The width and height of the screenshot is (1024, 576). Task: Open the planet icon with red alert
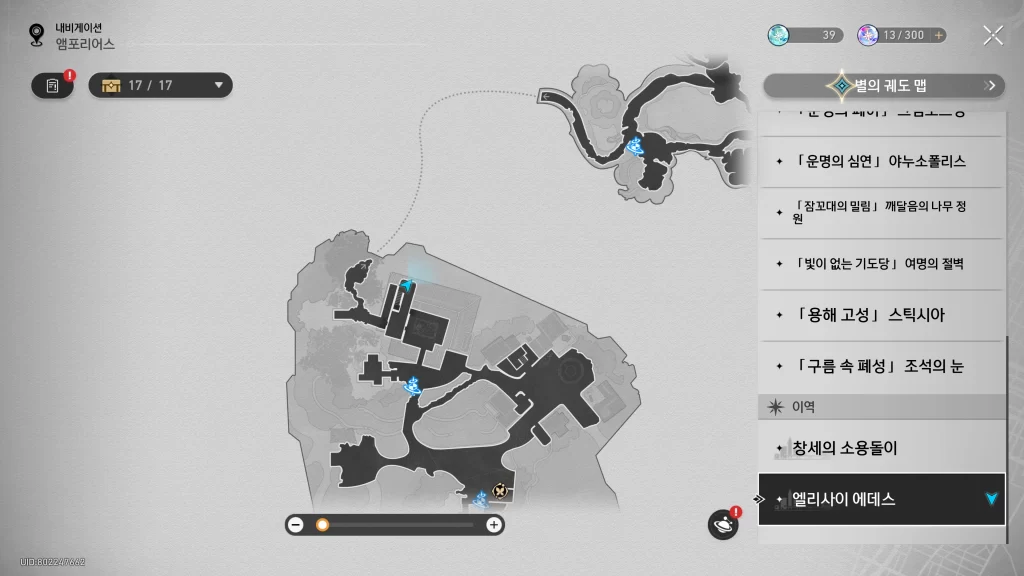(723, 524)
